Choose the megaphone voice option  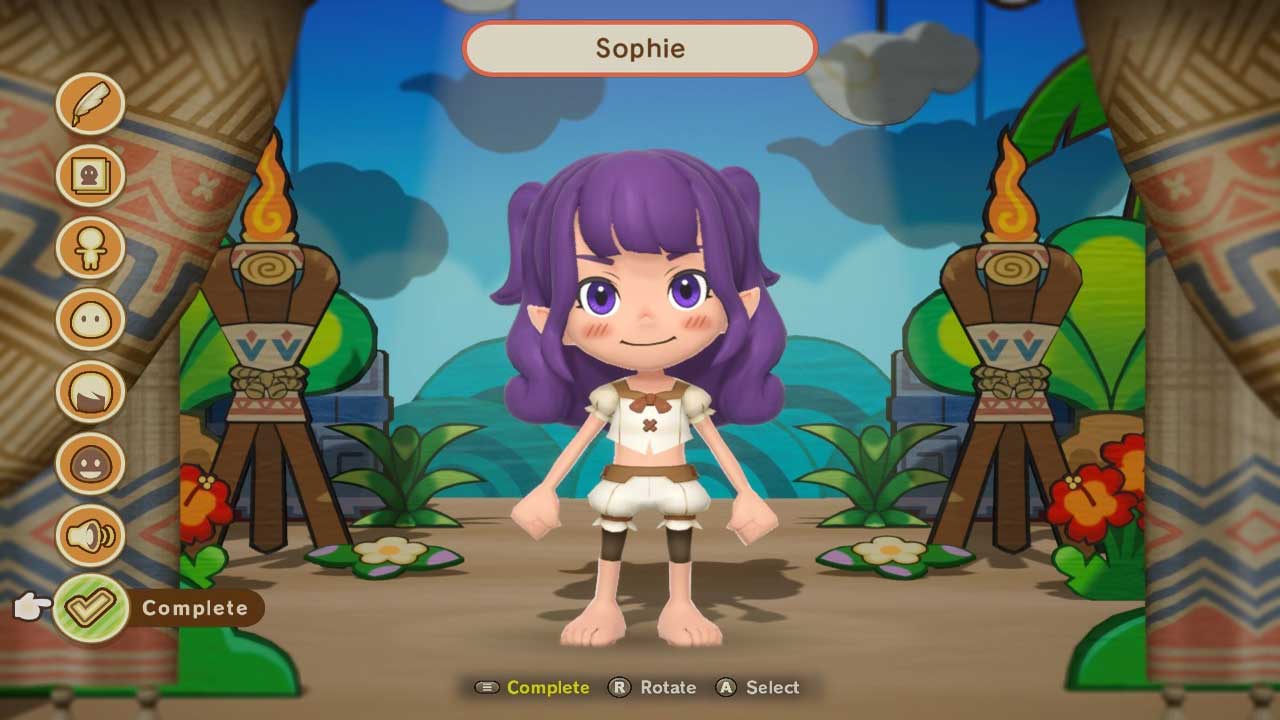(90, 536)
